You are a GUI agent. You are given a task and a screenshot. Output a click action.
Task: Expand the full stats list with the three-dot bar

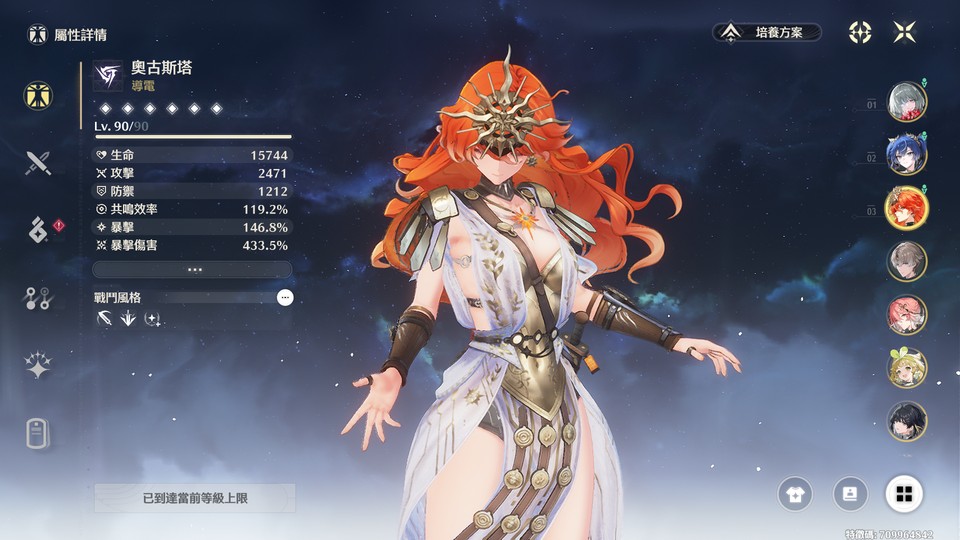click(x=192, y=269)
